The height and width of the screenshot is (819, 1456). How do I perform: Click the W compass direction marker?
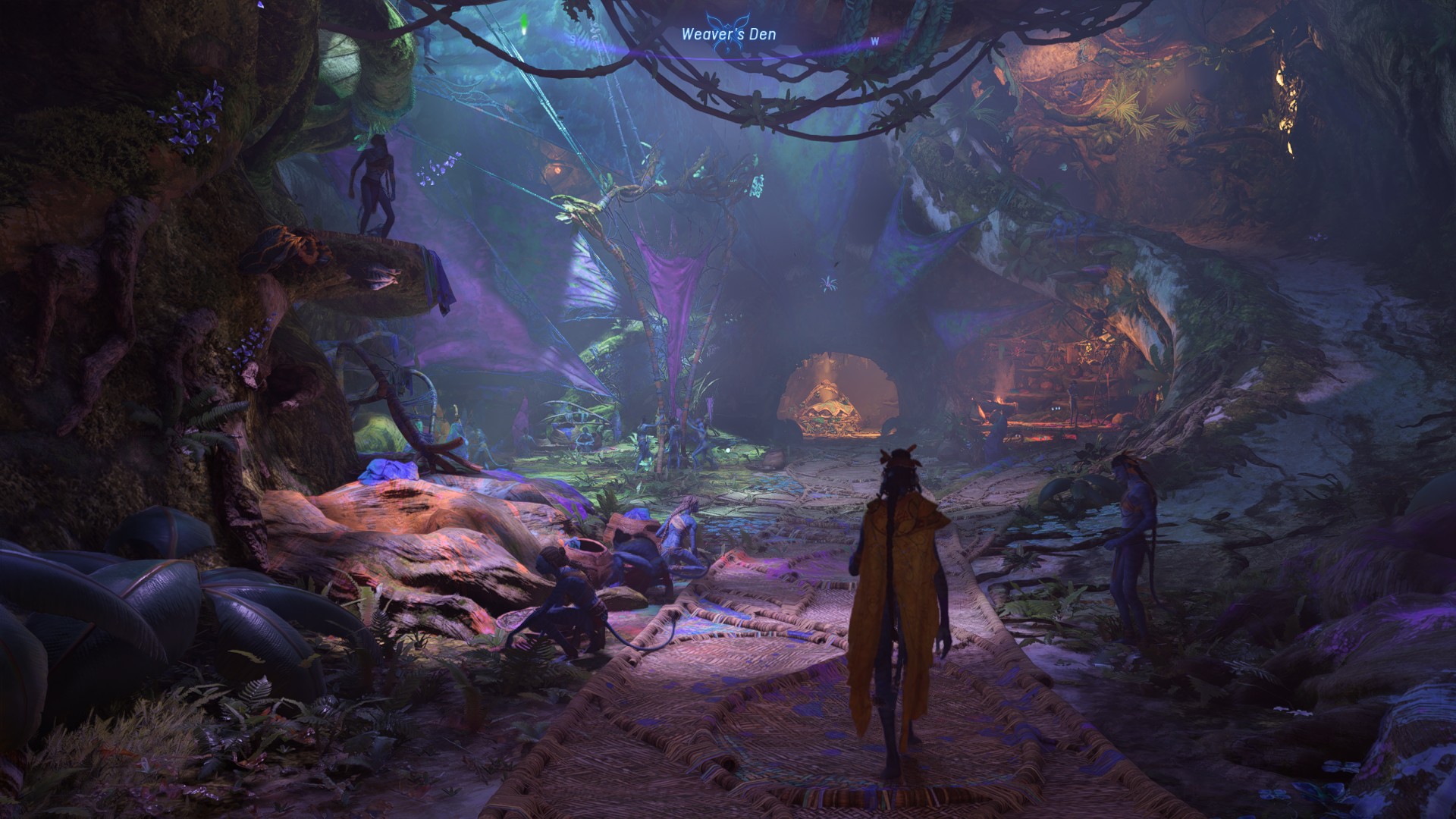coord(876,40)
